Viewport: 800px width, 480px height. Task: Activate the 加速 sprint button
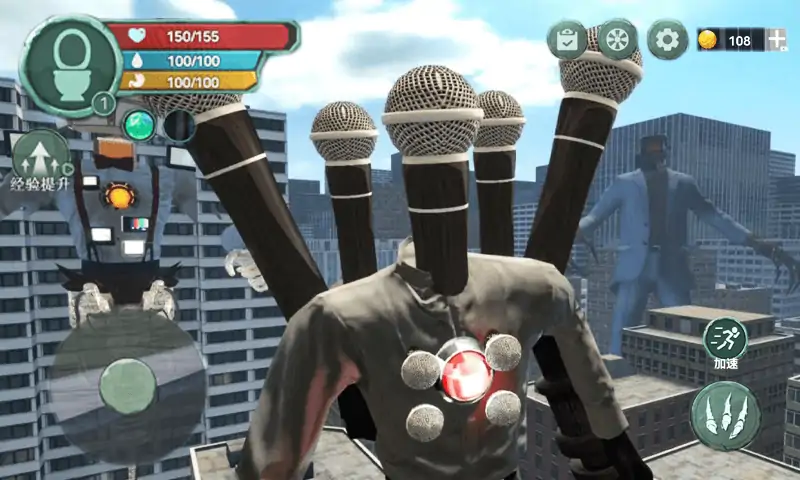tap(725, 342)
